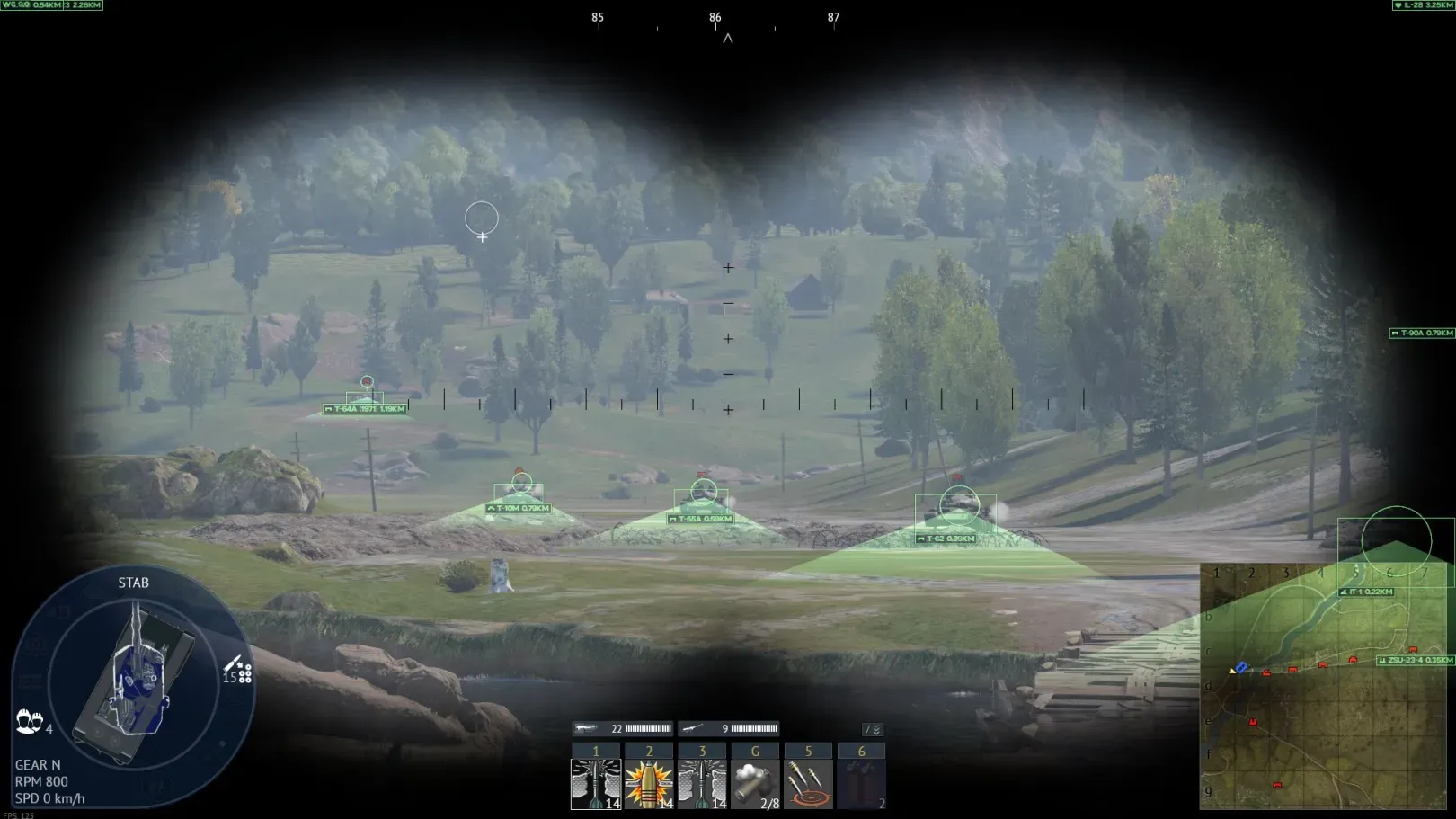Click the ZSU-23-4 marker label
The width and height of the screenshot is (1456, 819).
pyautogui.click(x=1416, y=660)
